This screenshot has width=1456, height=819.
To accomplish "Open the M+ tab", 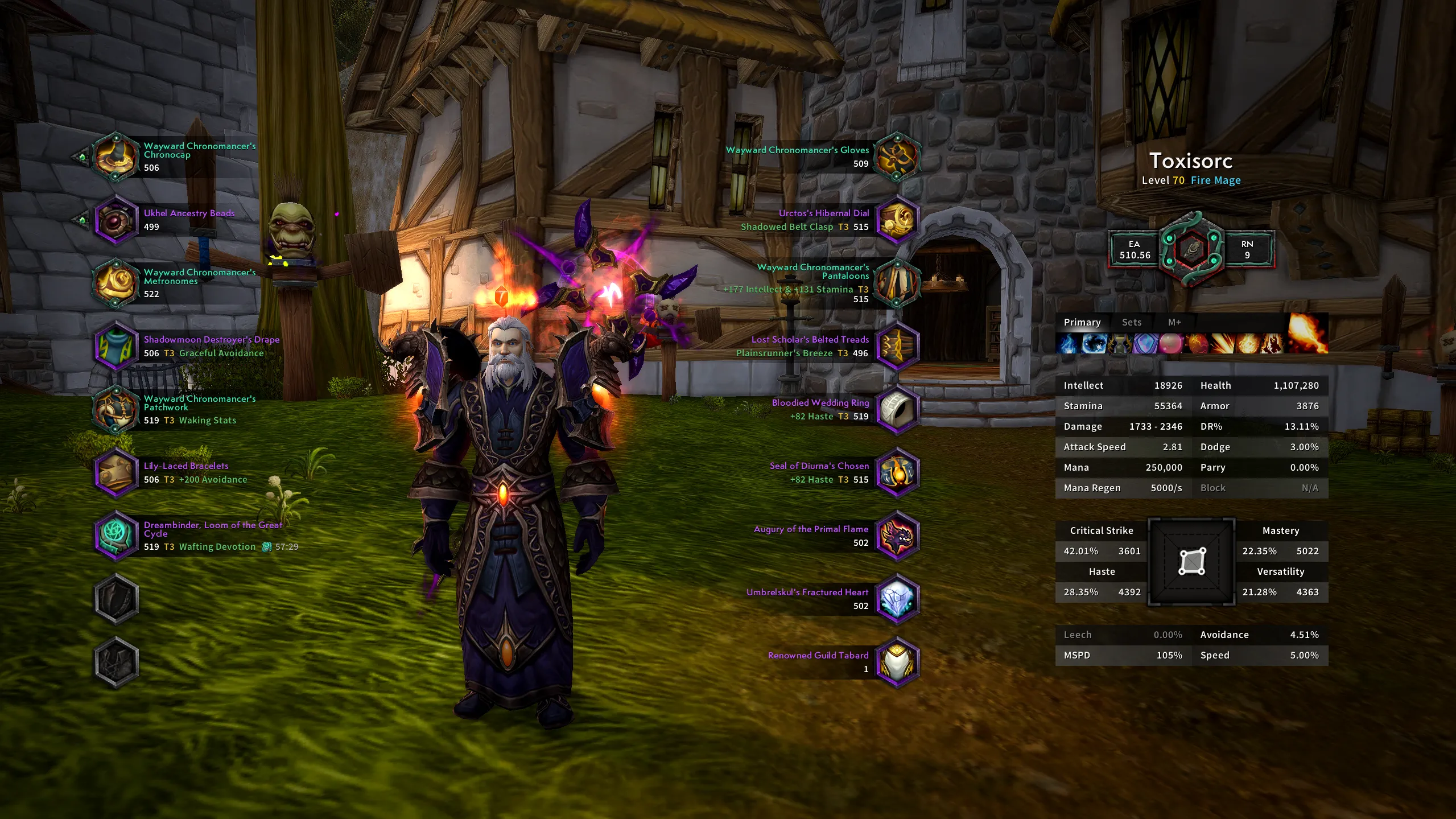I will coord(1174,322).
